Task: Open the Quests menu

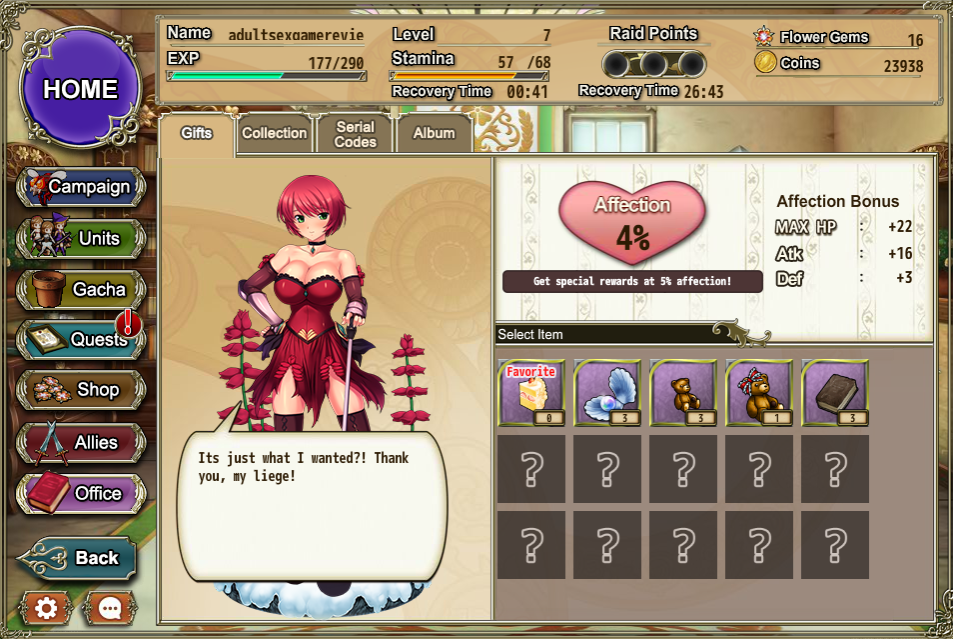Action: pos(81,340)
